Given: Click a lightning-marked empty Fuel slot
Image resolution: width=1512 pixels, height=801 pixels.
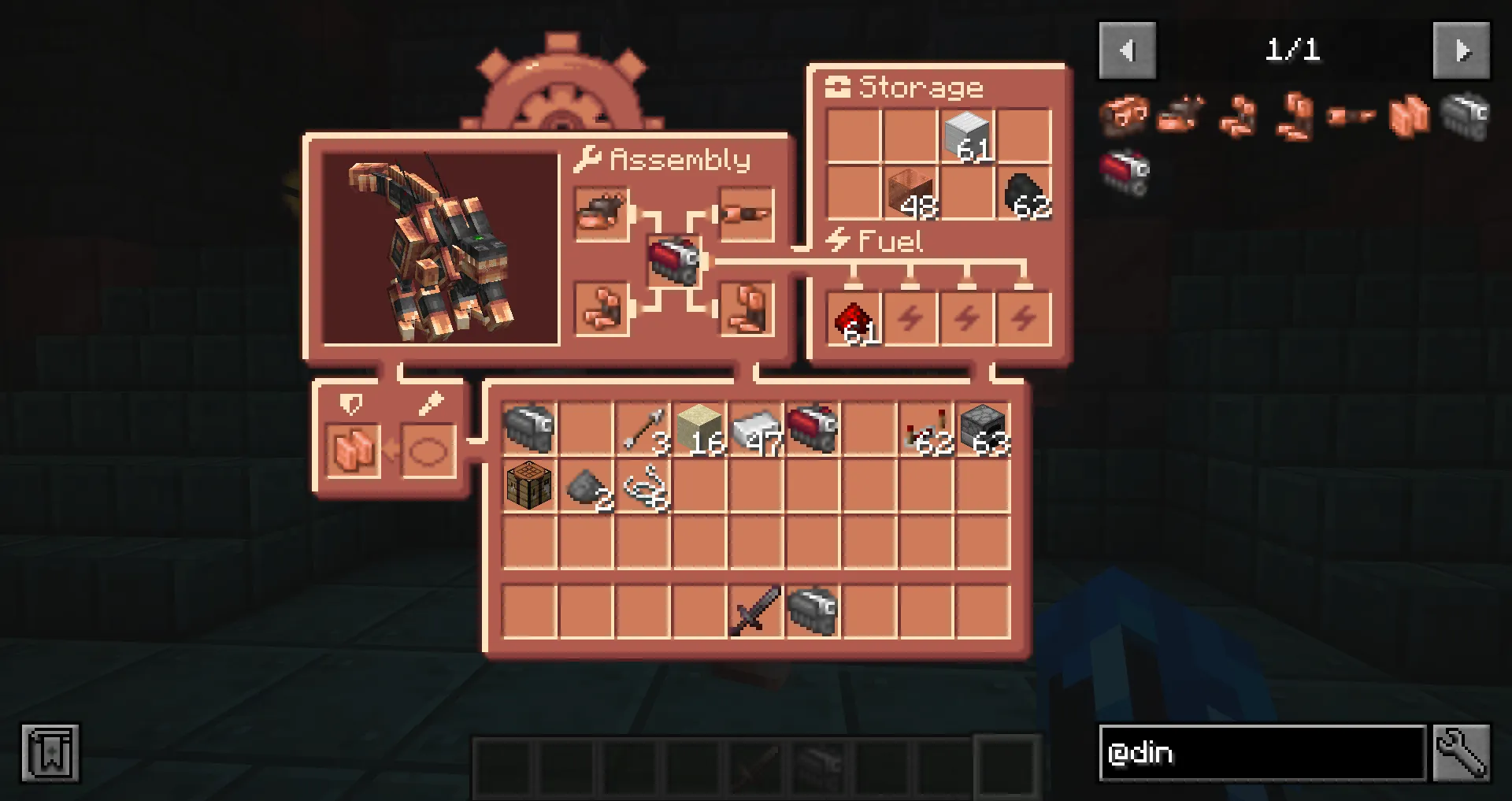Looking at the screenshot, I should click(911, 317).
